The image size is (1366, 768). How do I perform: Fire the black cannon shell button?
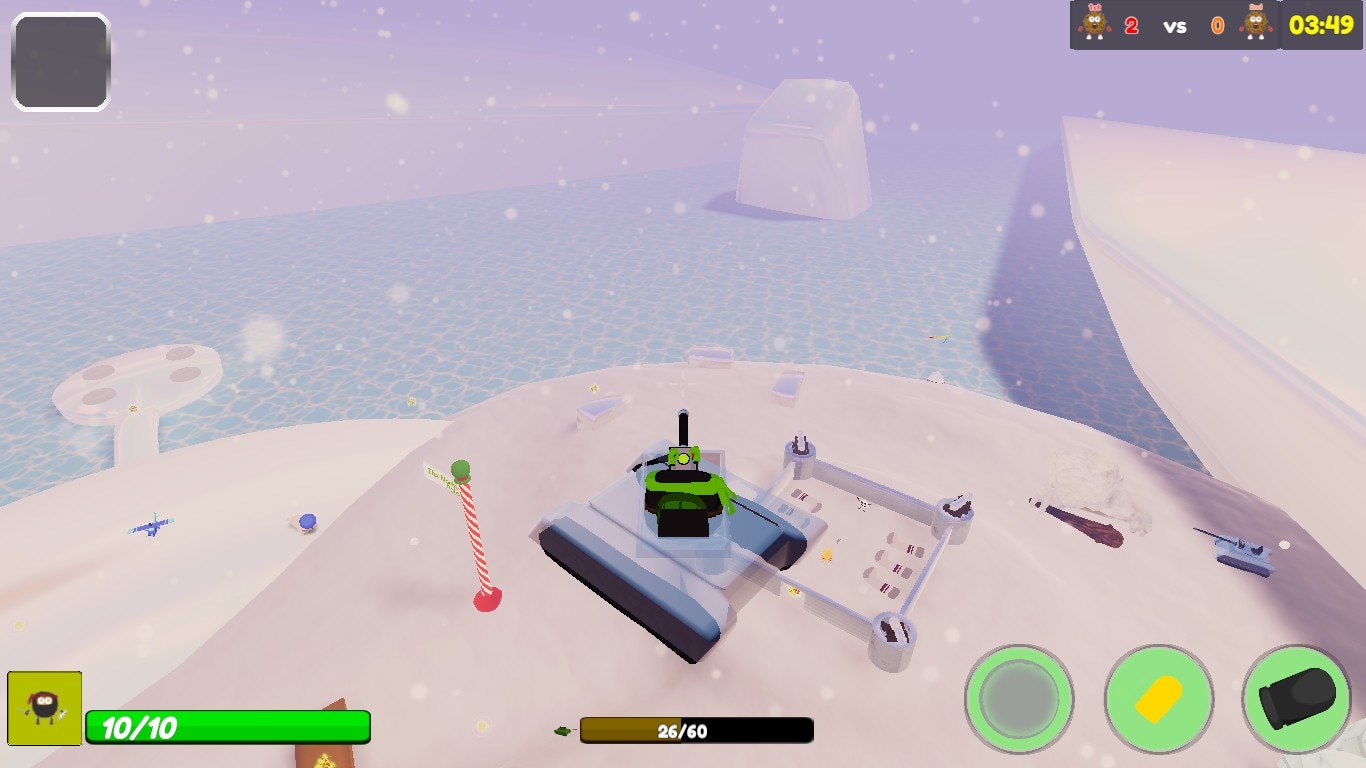1297,698
